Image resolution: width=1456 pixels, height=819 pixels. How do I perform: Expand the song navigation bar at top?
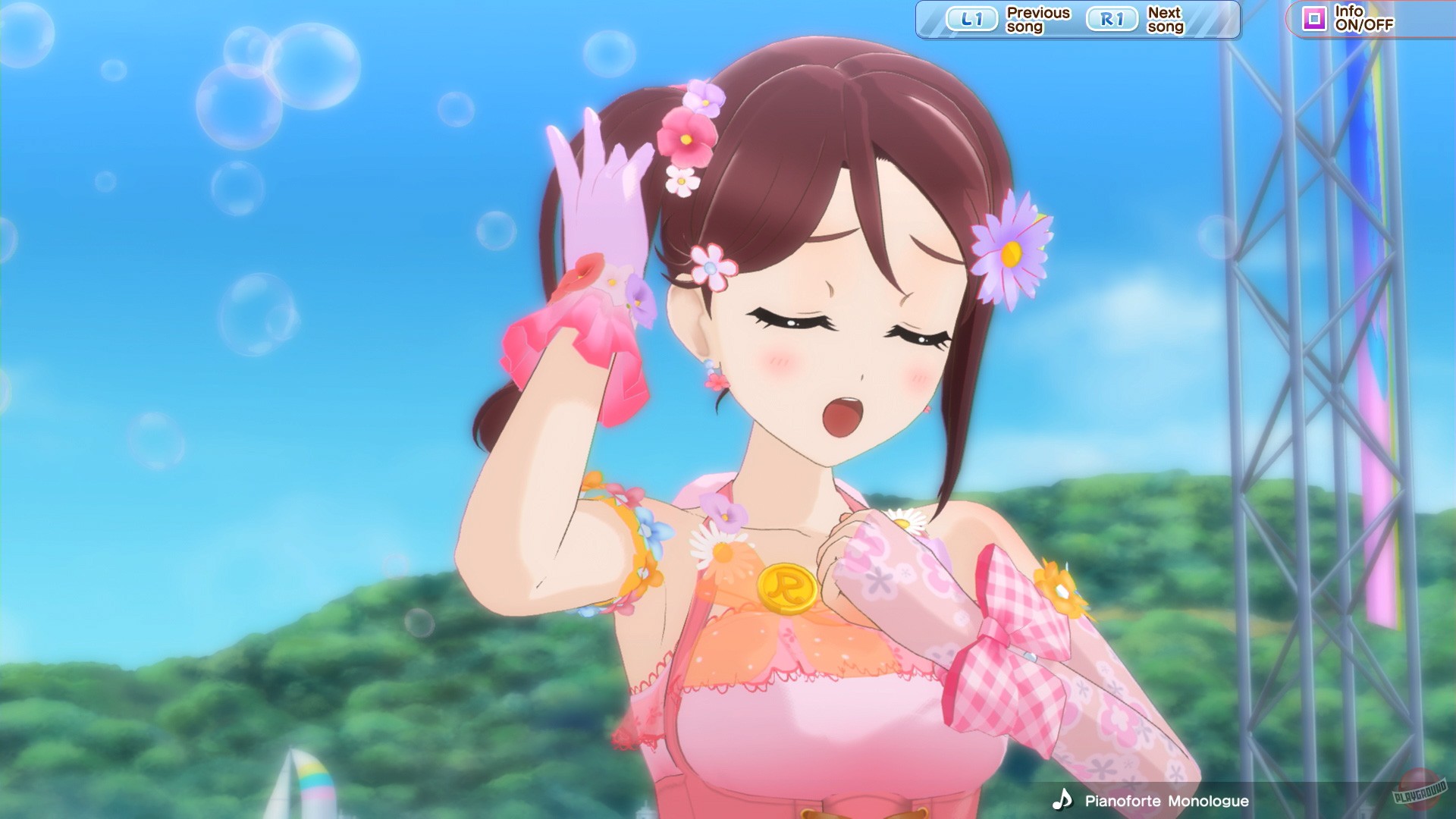click(x=1077, y=18)
